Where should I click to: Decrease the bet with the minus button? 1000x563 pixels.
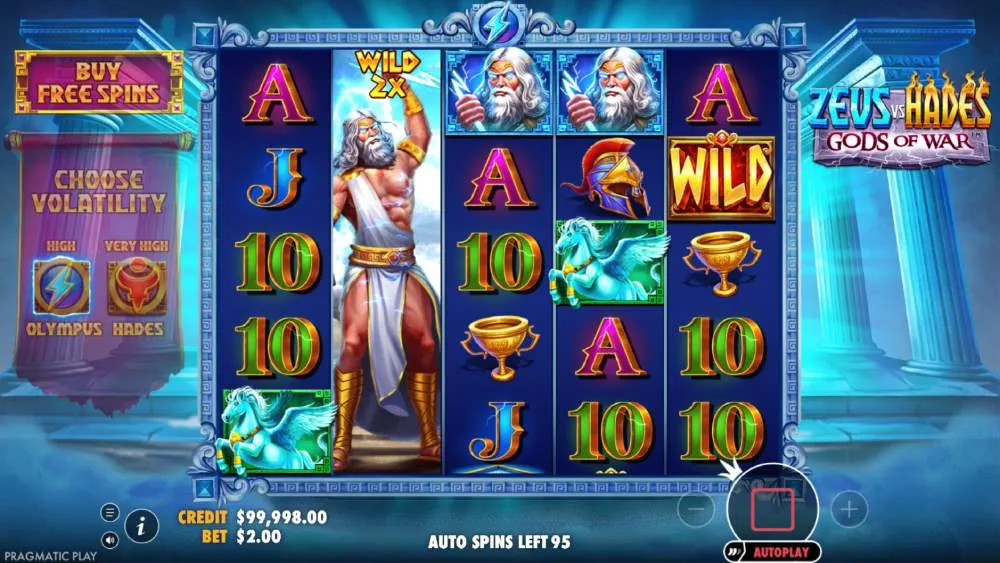(696, 510)
